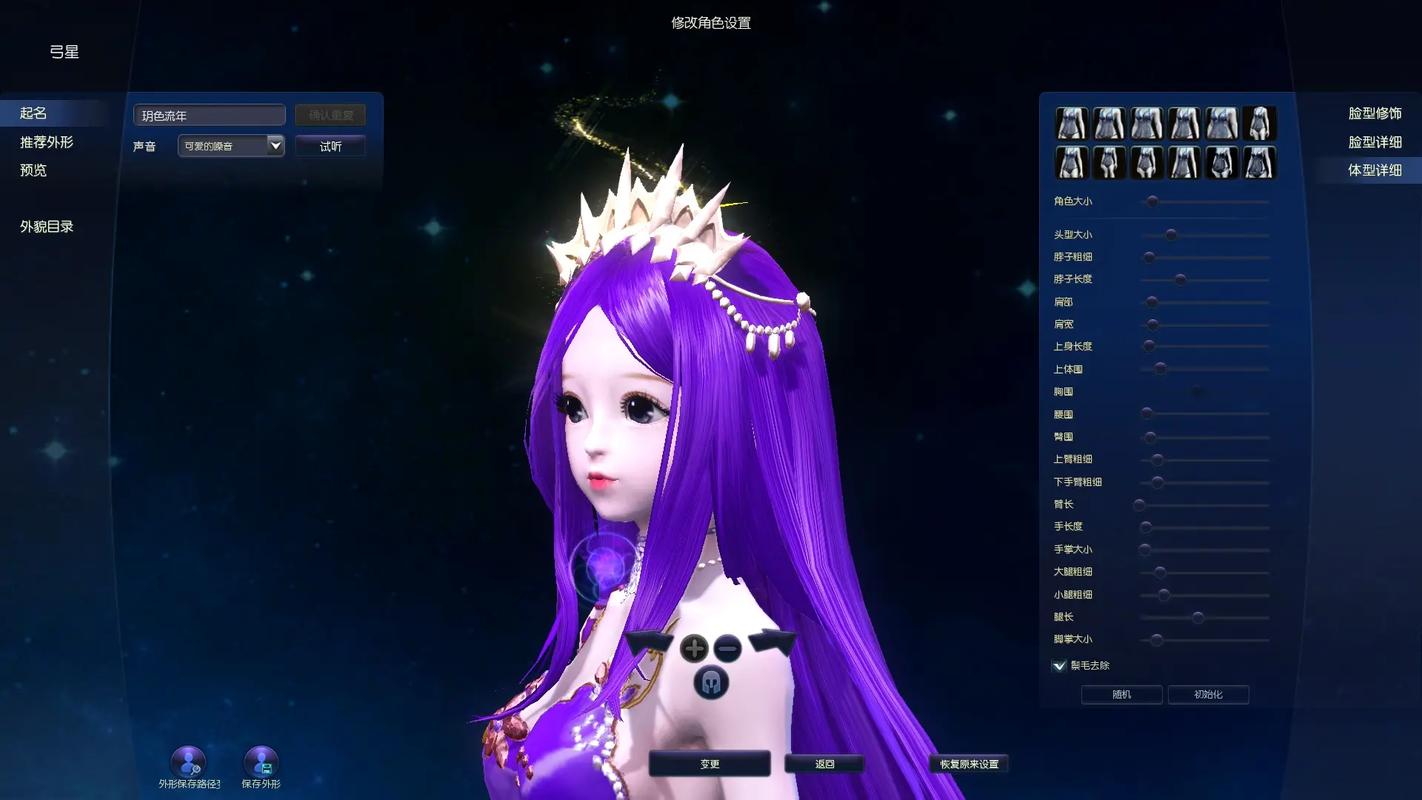Click the character name input field
Image resolution: width=1422 pixels, height=800 pixels.
tap(209, 116)
